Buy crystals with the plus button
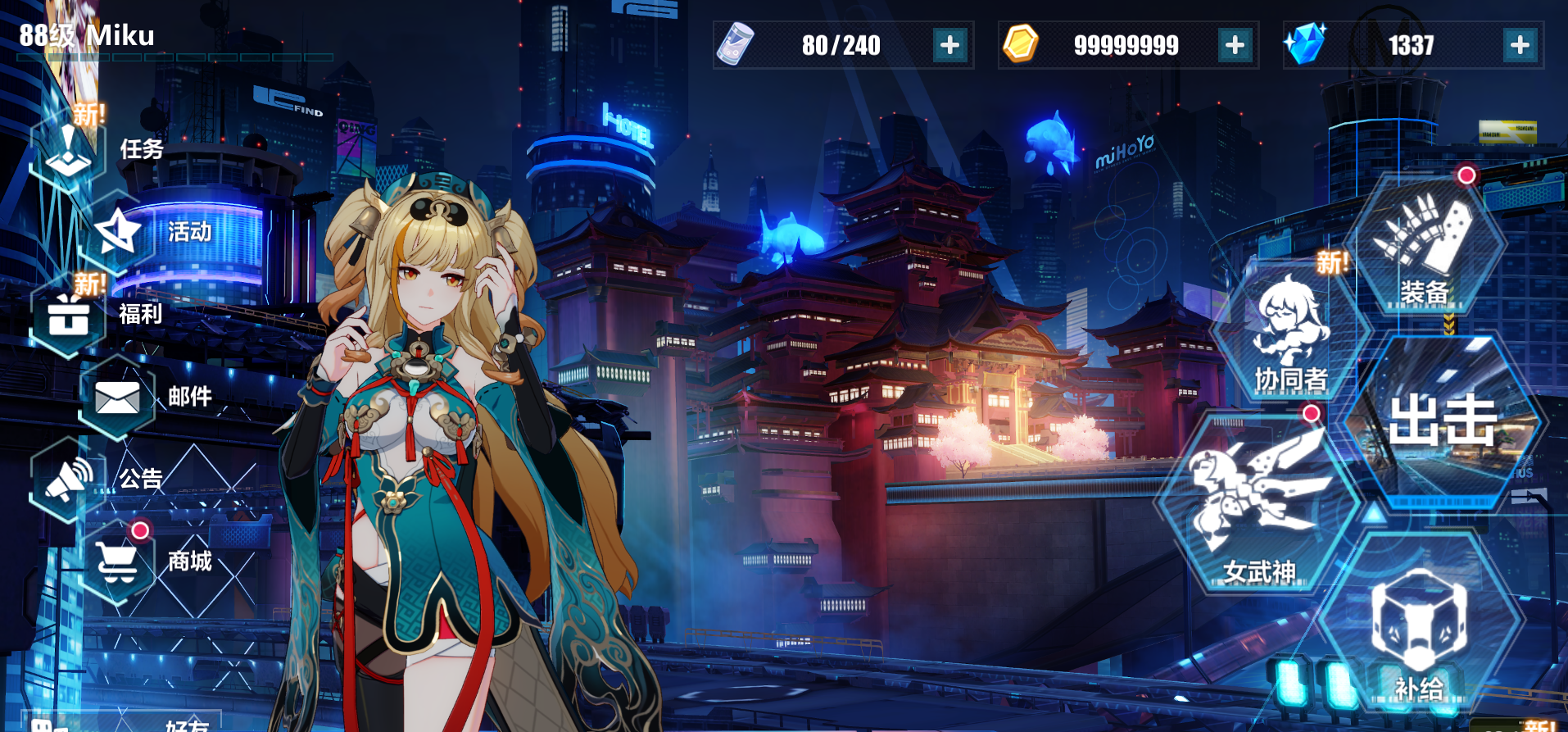The width and height of the screenshot is (1568, 732). (x=1520, y=45)
